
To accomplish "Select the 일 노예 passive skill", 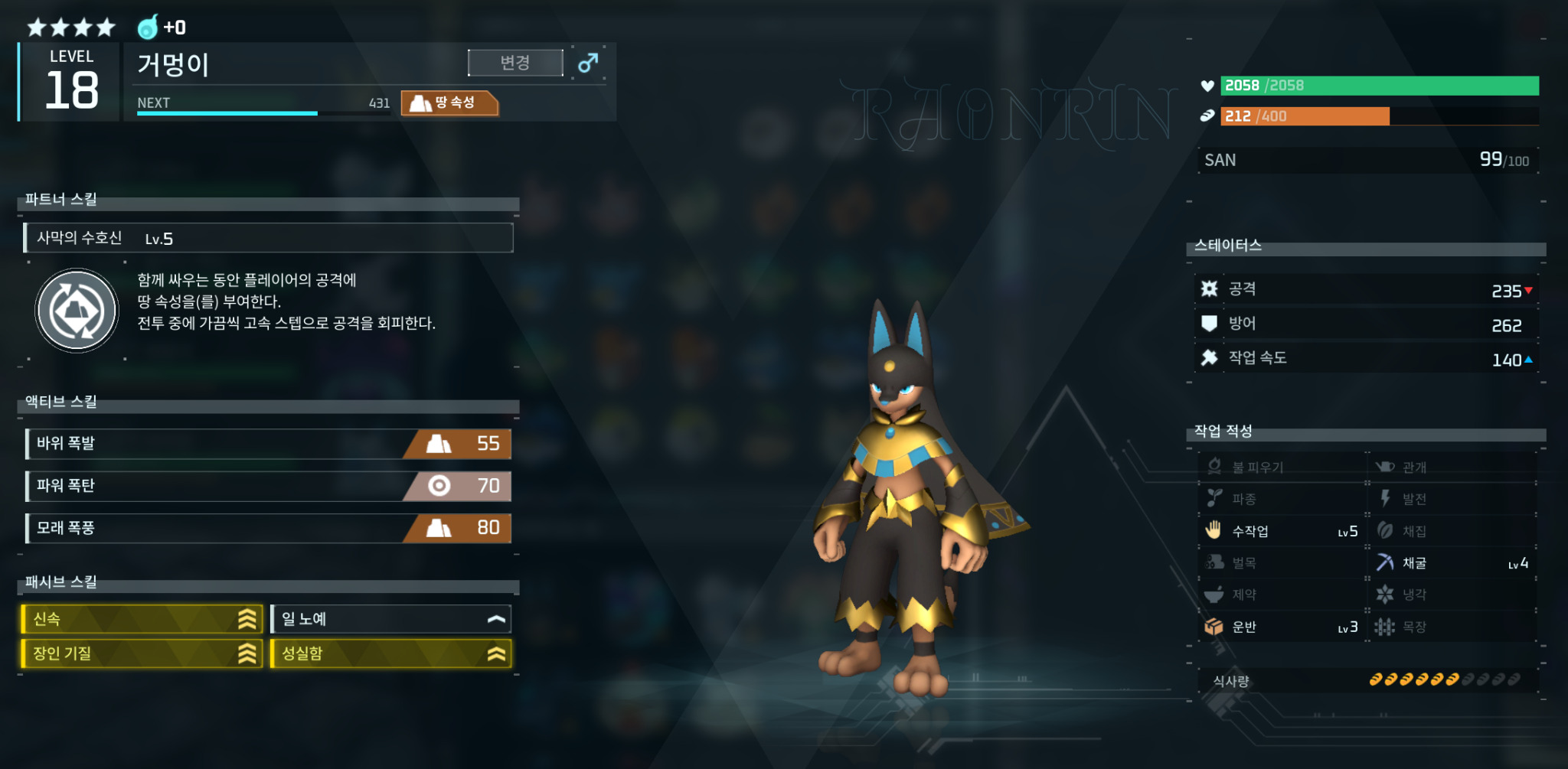I will (390, 619).
